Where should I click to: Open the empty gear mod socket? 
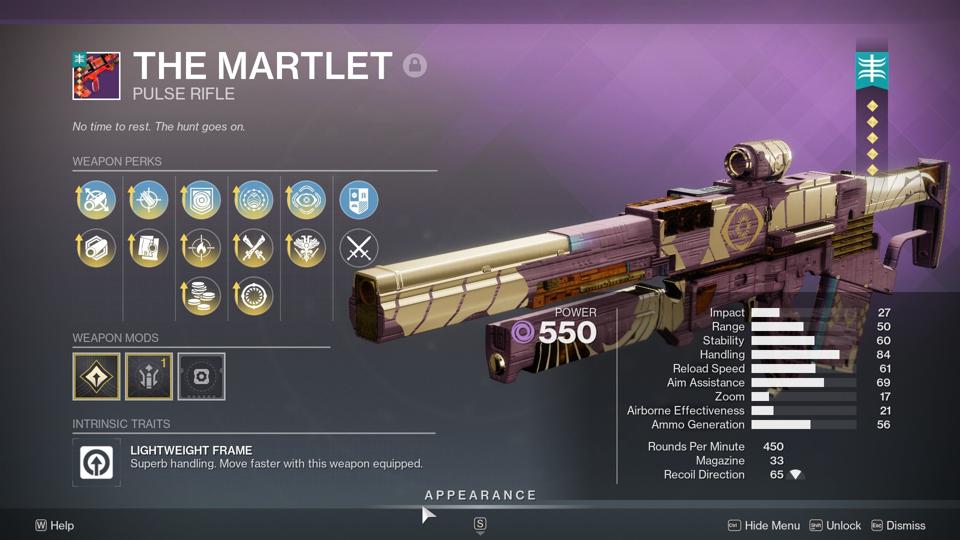click(201, 376)
